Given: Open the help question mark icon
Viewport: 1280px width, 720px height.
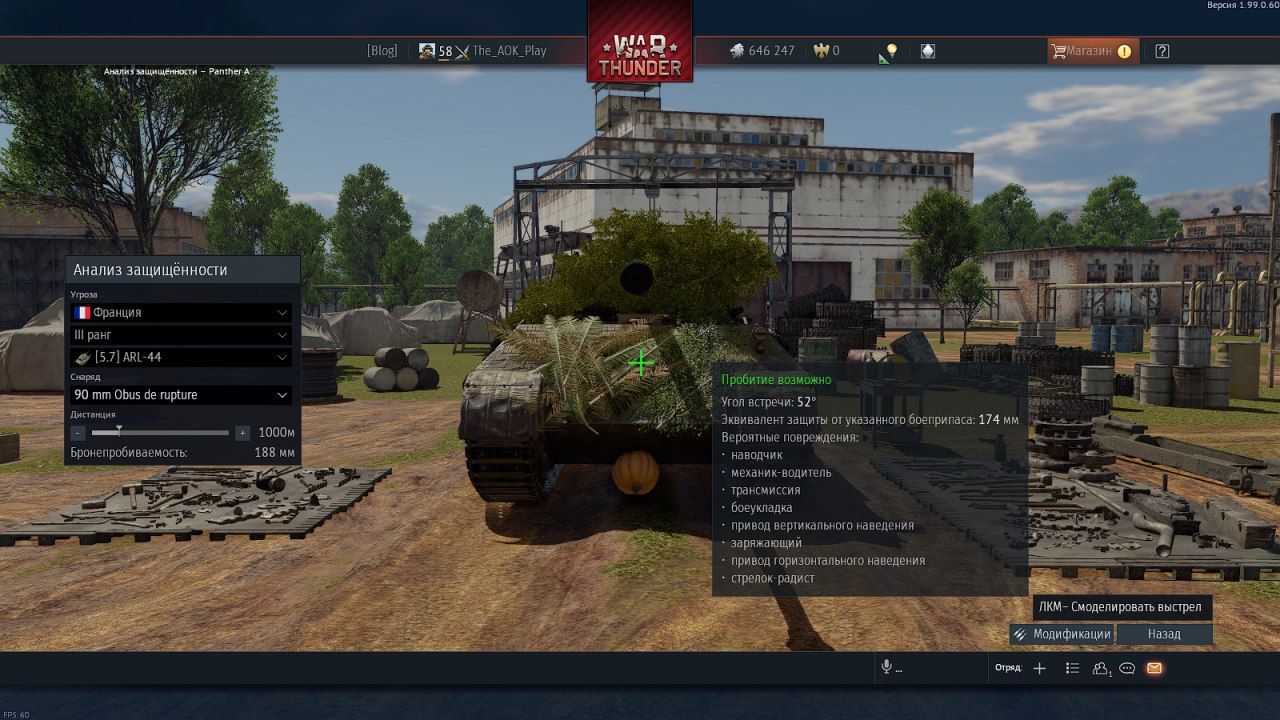Looking at the screenshot, I should click(x=1162, y=51).
